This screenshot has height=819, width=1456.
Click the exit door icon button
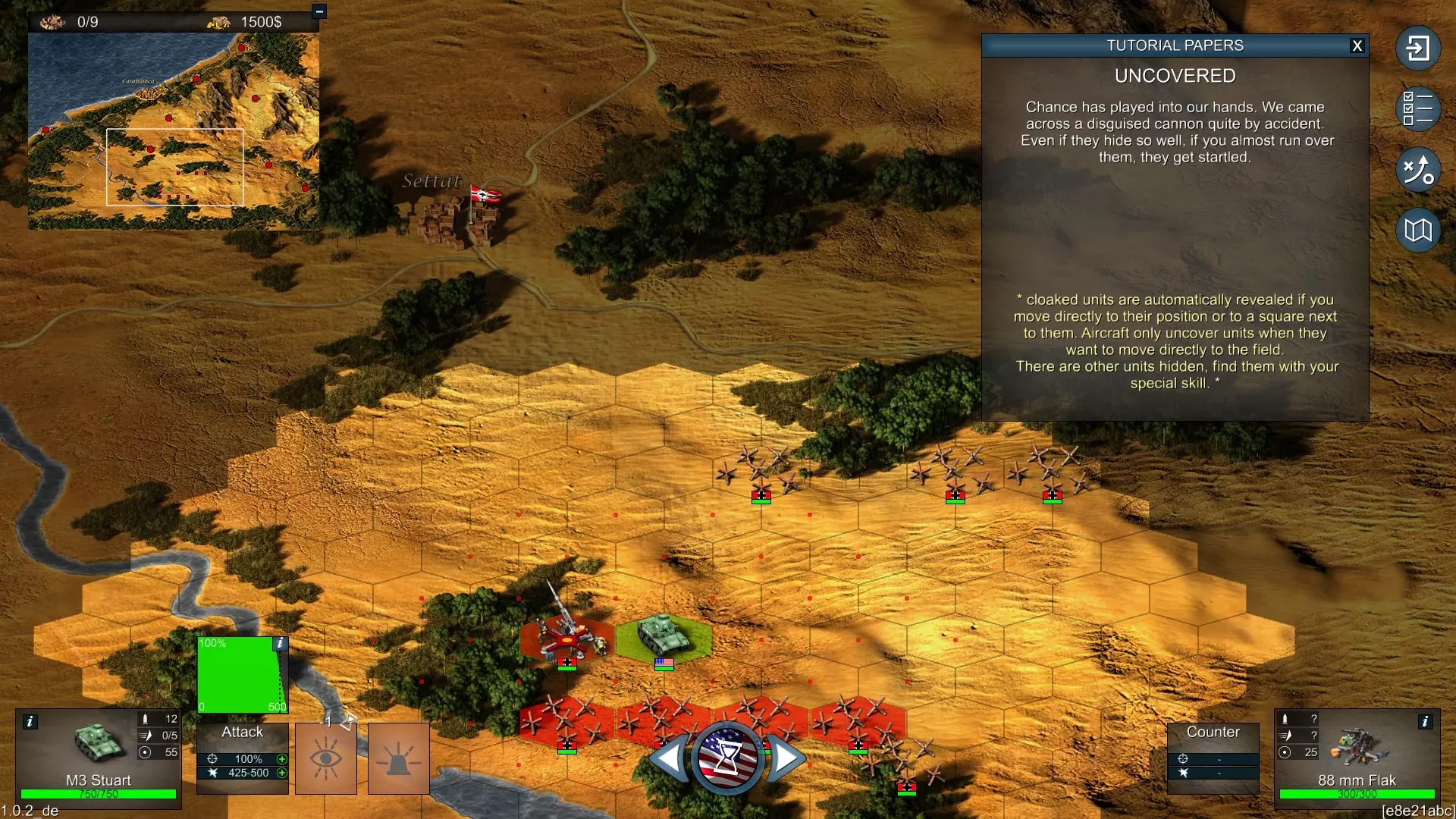pos(1417,49)
